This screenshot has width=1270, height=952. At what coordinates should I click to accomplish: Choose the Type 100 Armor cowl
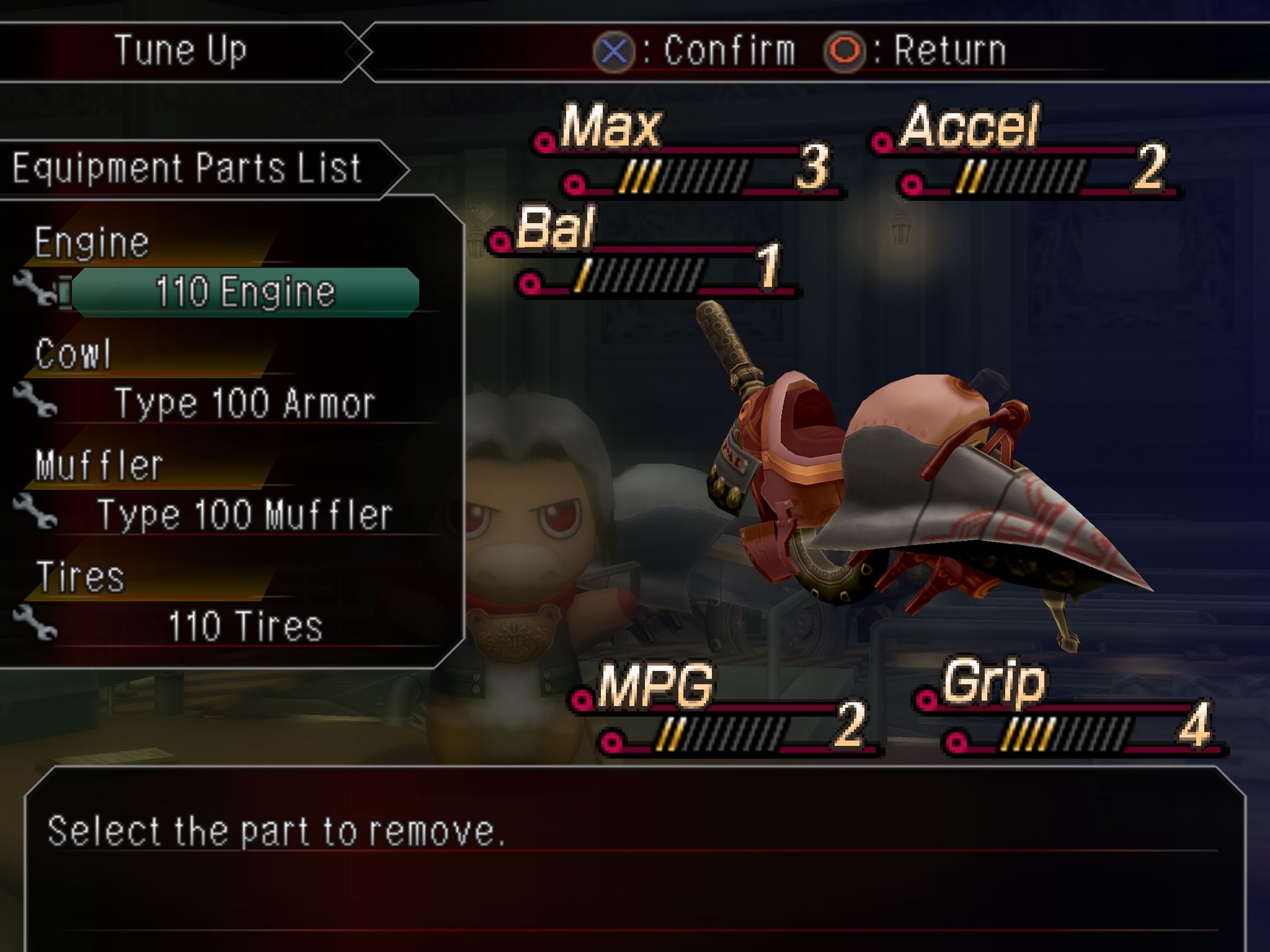(x=245, y=403)
